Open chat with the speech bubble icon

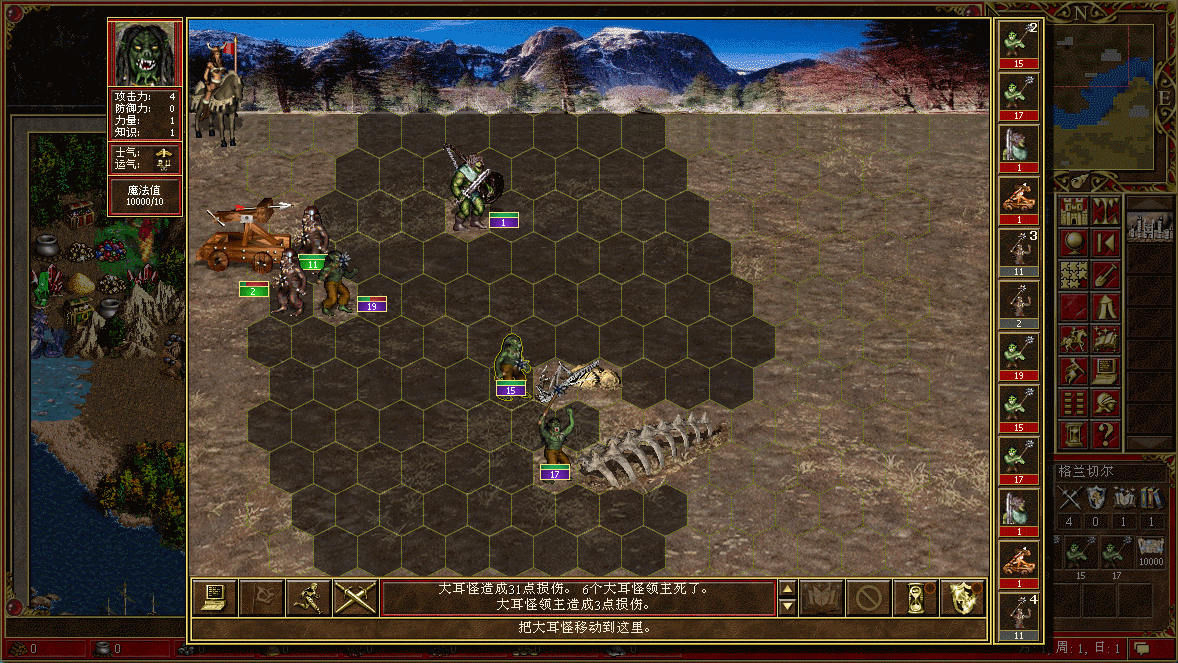click(1142, 649)
